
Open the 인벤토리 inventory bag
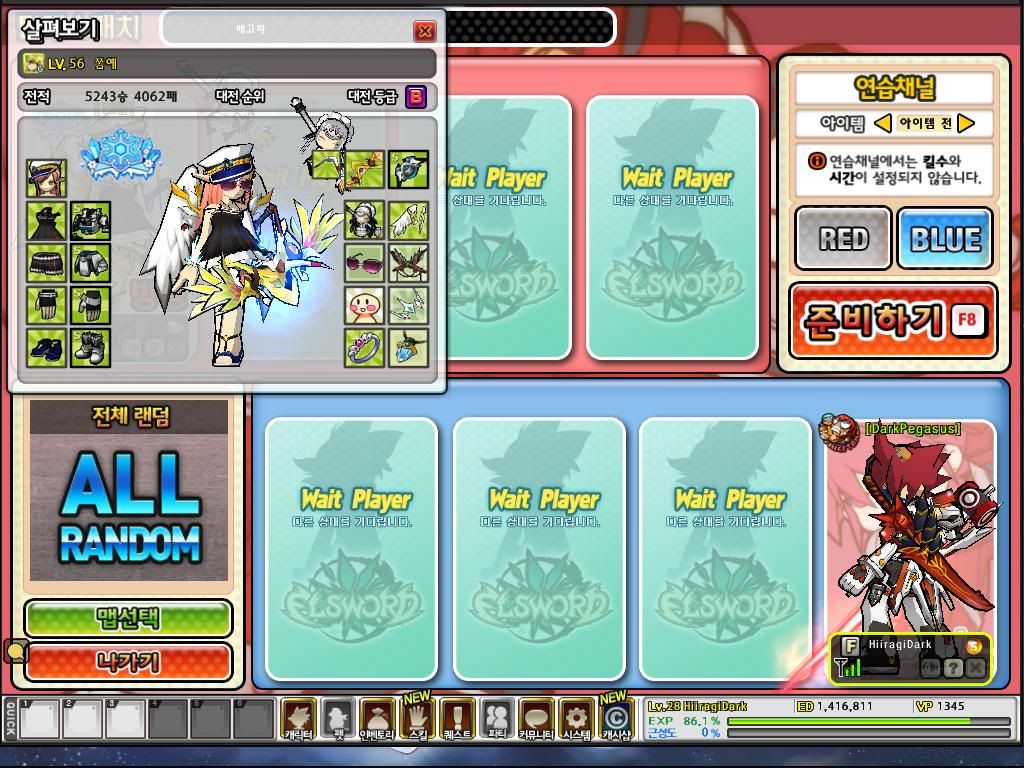coord(377,717)
